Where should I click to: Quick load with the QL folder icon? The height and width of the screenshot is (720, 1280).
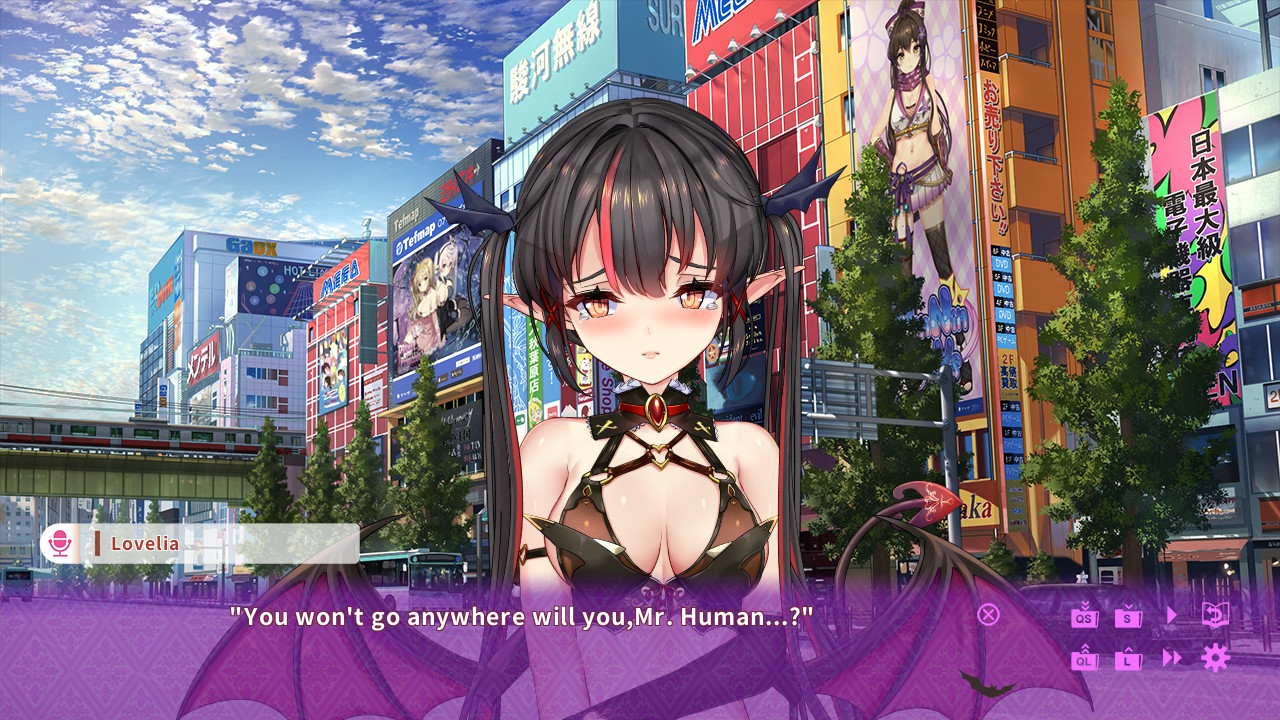point(1085,659)
